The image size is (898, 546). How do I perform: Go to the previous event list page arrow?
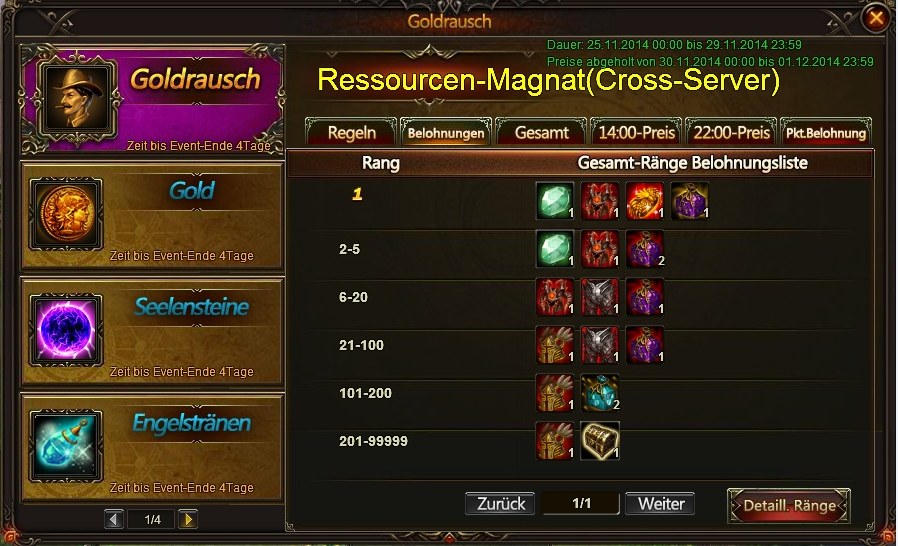point(114,519)
